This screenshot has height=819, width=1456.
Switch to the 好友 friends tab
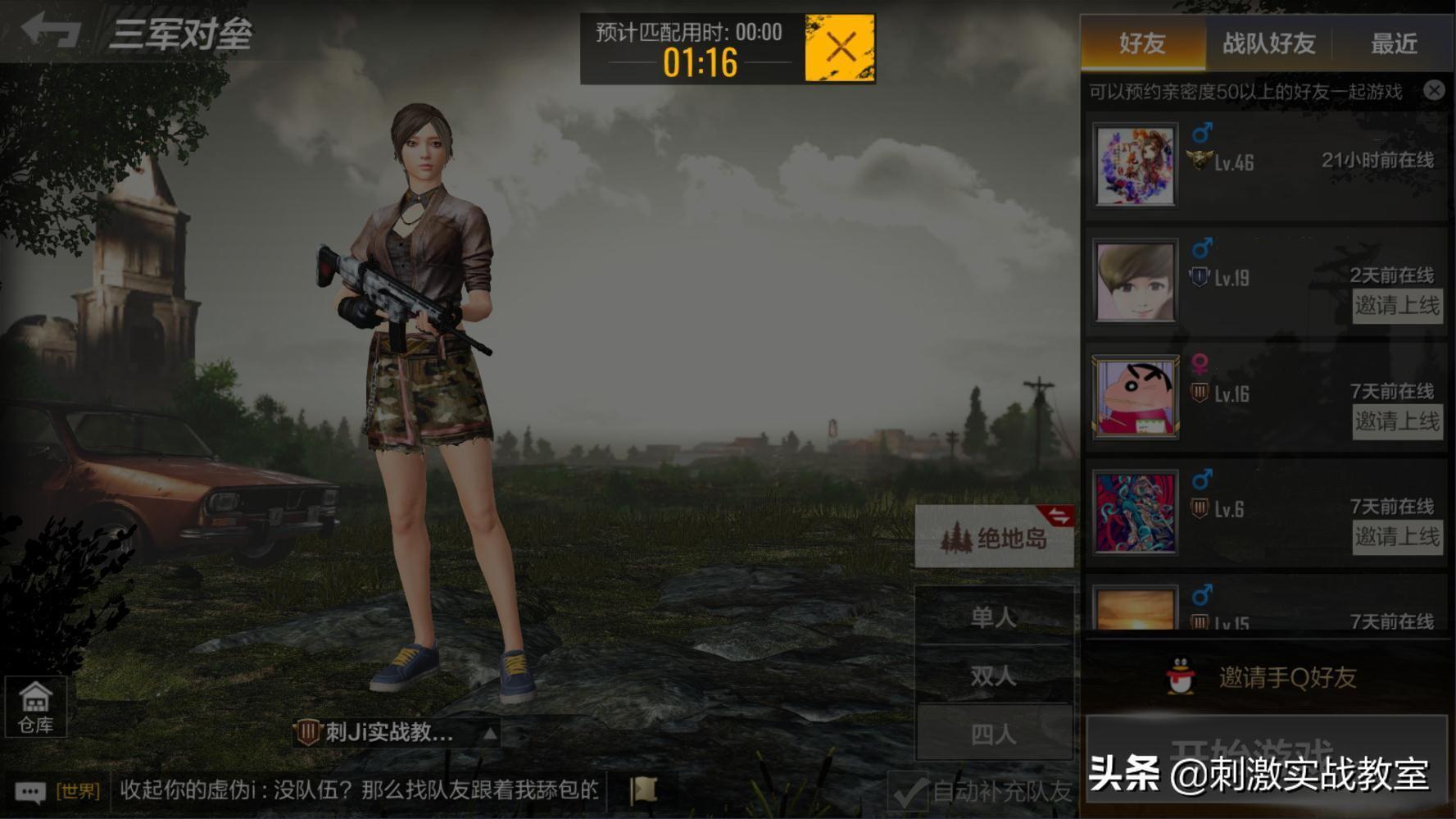1142,43
